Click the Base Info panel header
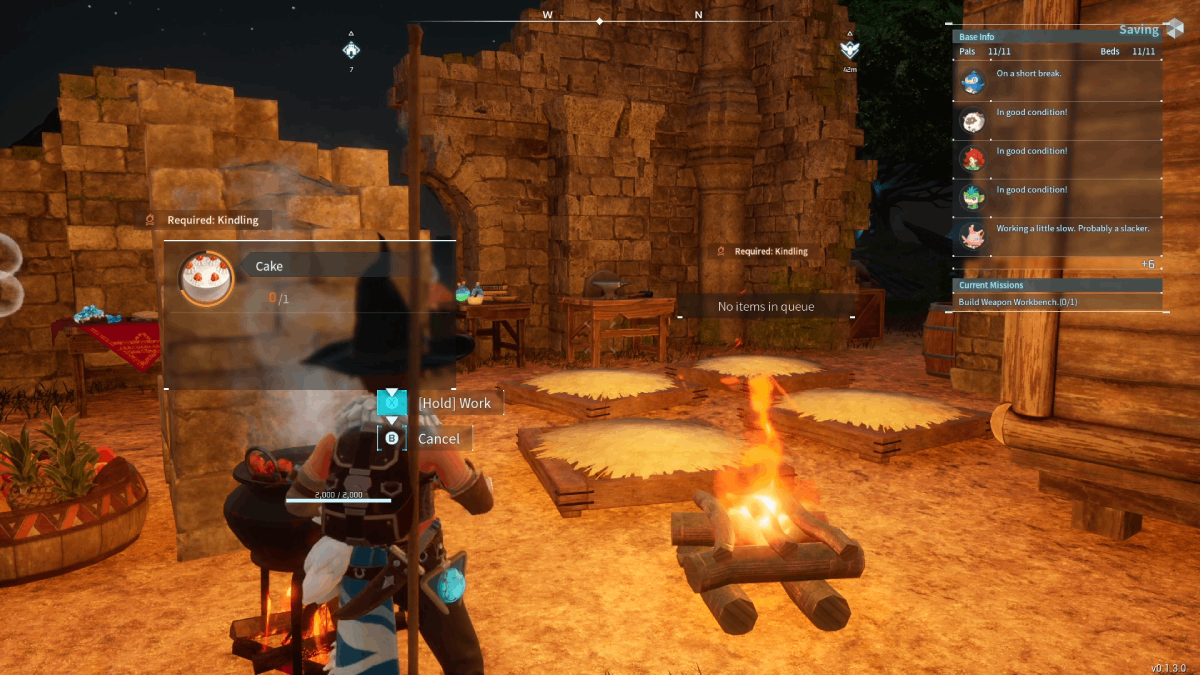Viewport: 1200px width, 675px height. pyautogui.click(x=976, y=37)
